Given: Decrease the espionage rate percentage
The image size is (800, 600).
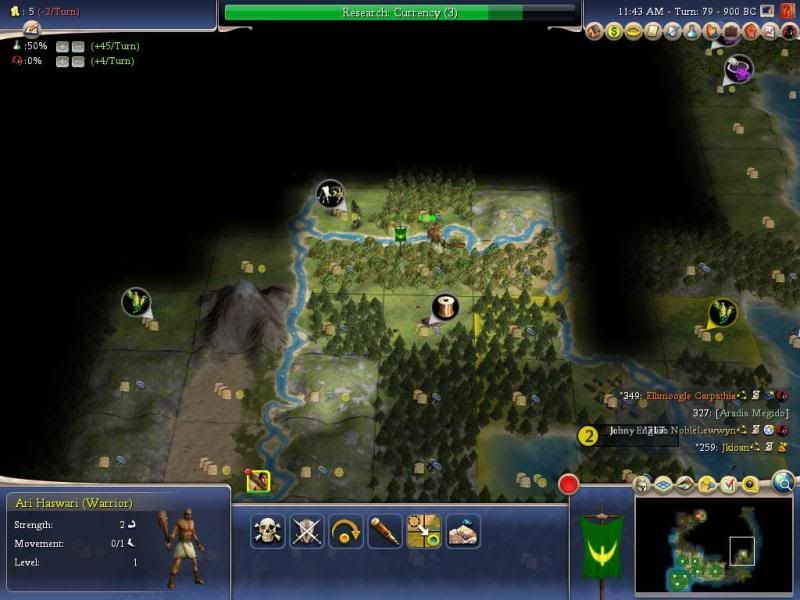Looking at the screenshot, I should pos(76,62).
